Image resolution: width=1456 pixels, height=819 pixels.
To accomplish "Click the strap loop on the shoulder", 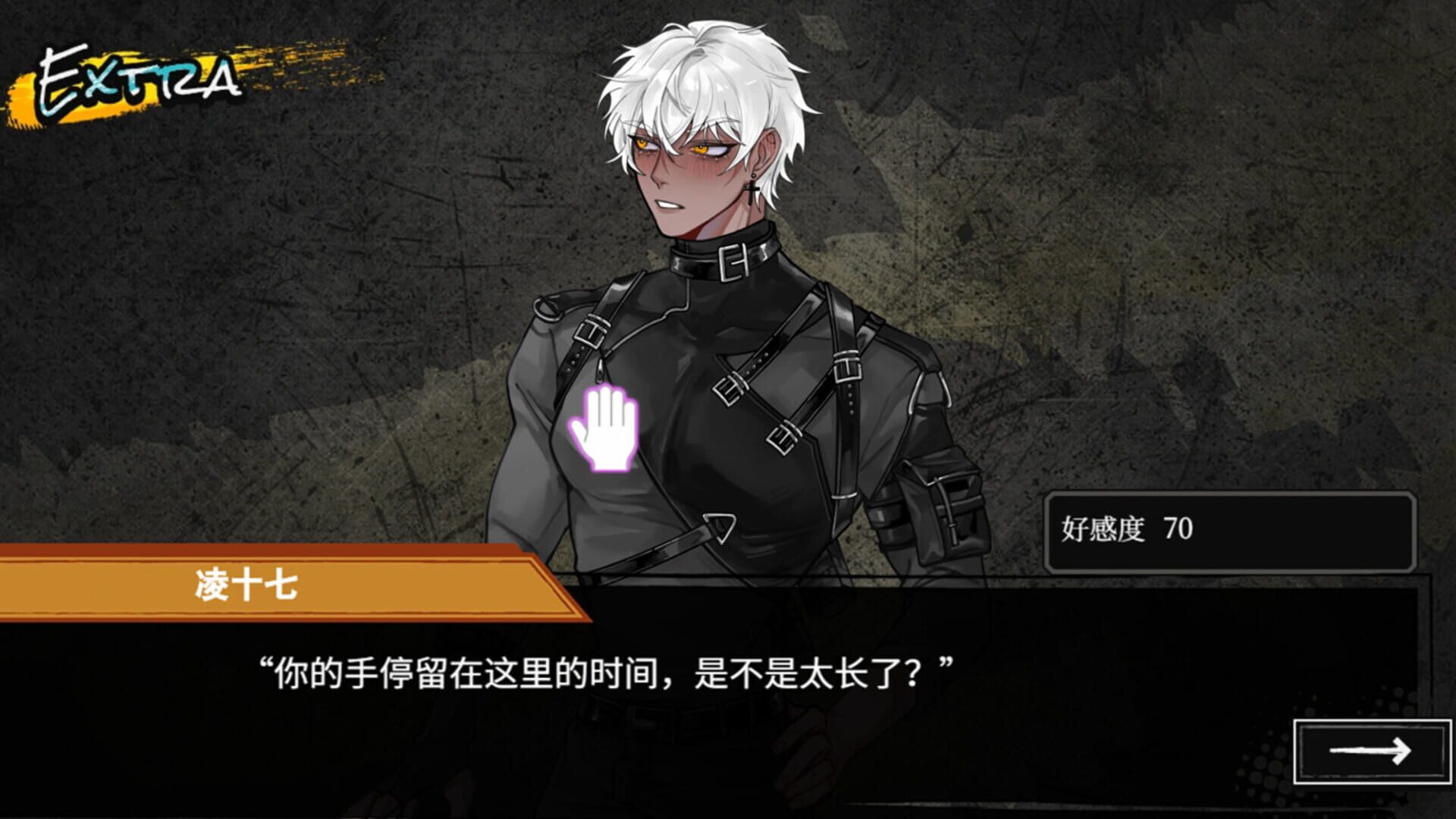I will point(548,307).
